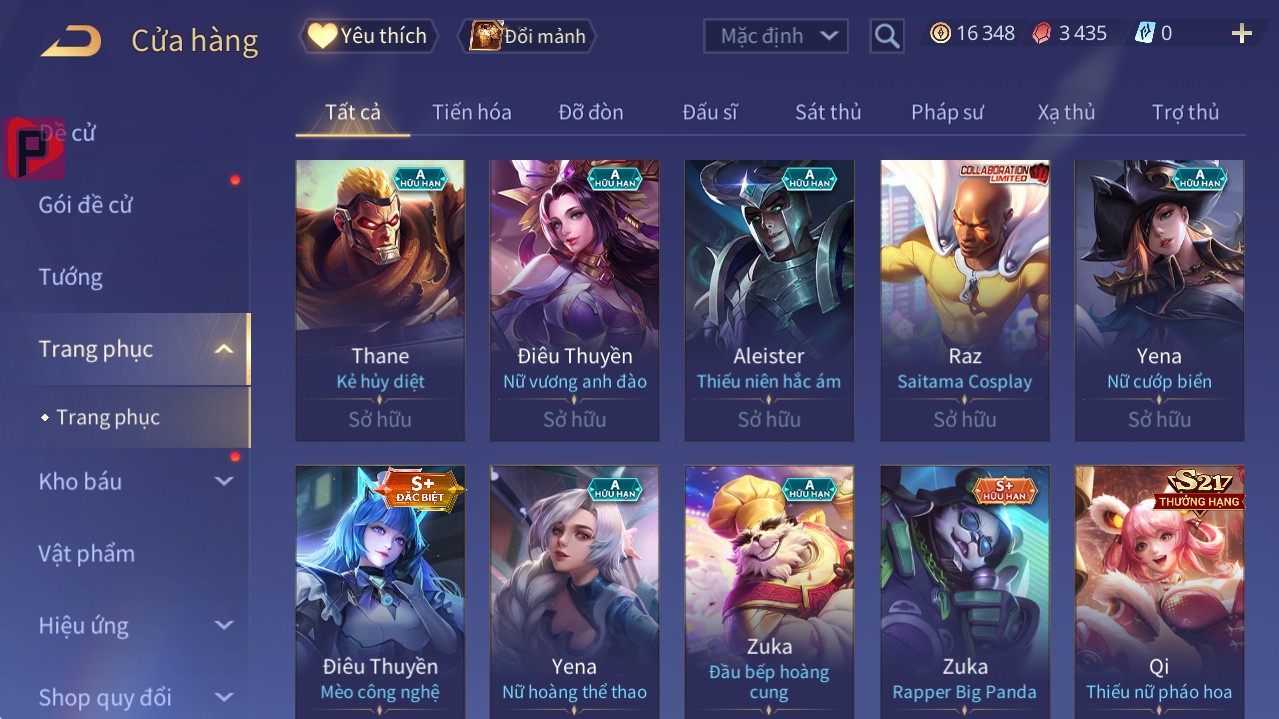Open the Yêu thích favorites list
The image size is (1279, 719).
pyautogui.click(x=368, y=36)
